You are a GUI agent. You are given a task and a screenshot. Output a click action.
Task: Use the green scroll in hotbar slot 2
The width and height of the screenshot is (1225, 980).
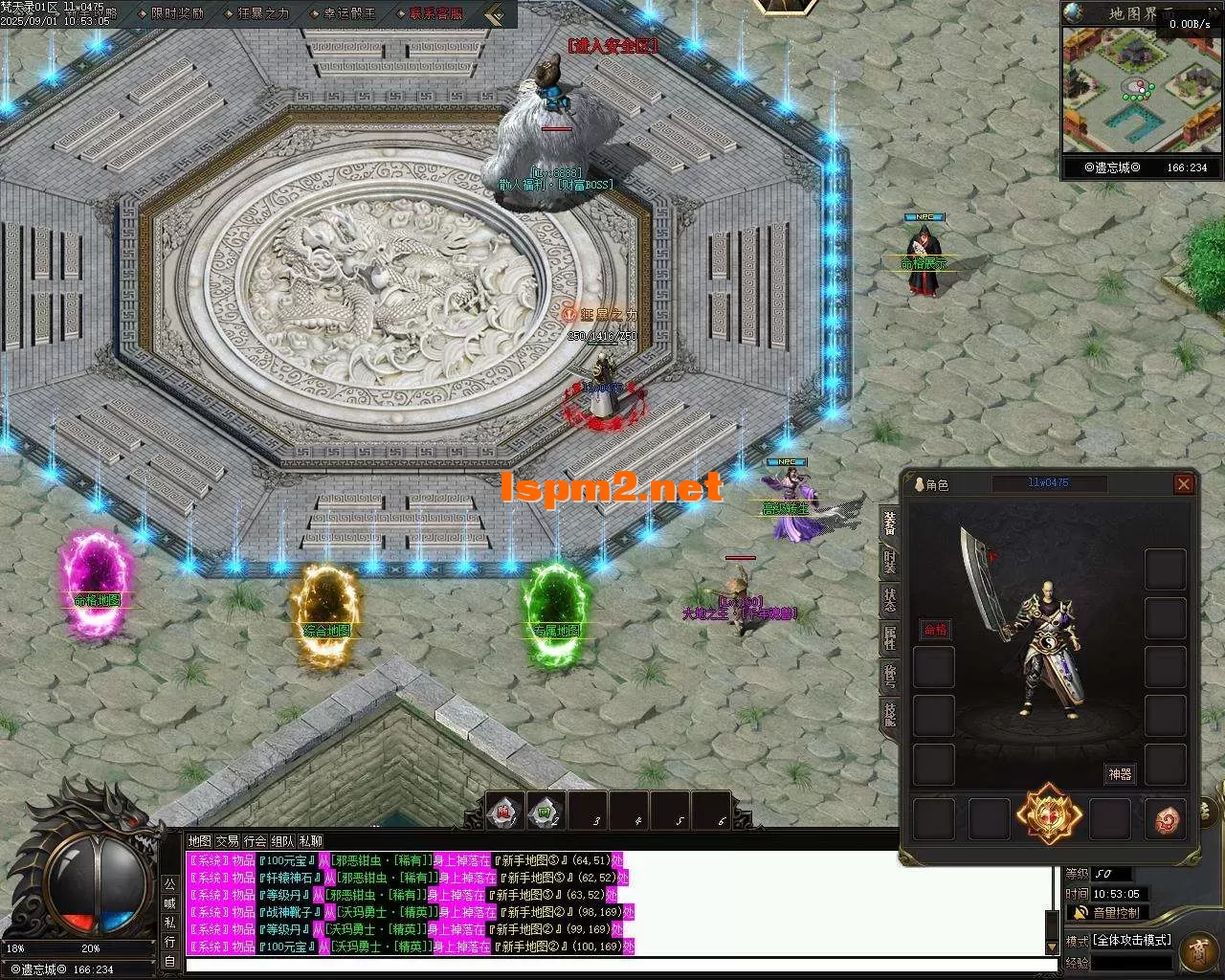click(546, 812)
